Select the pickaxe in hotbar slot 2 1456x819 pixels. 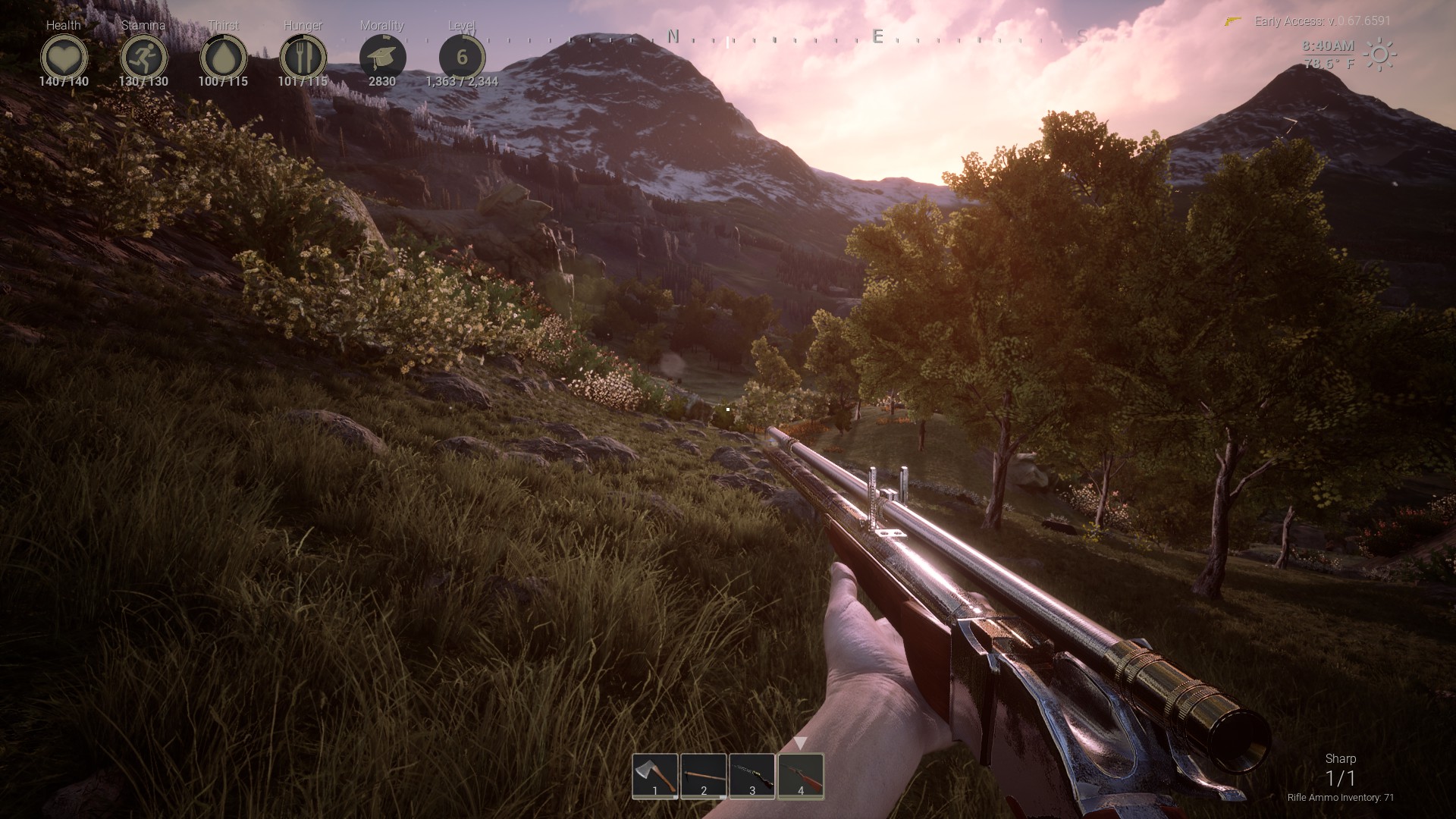tap(704, 777)
